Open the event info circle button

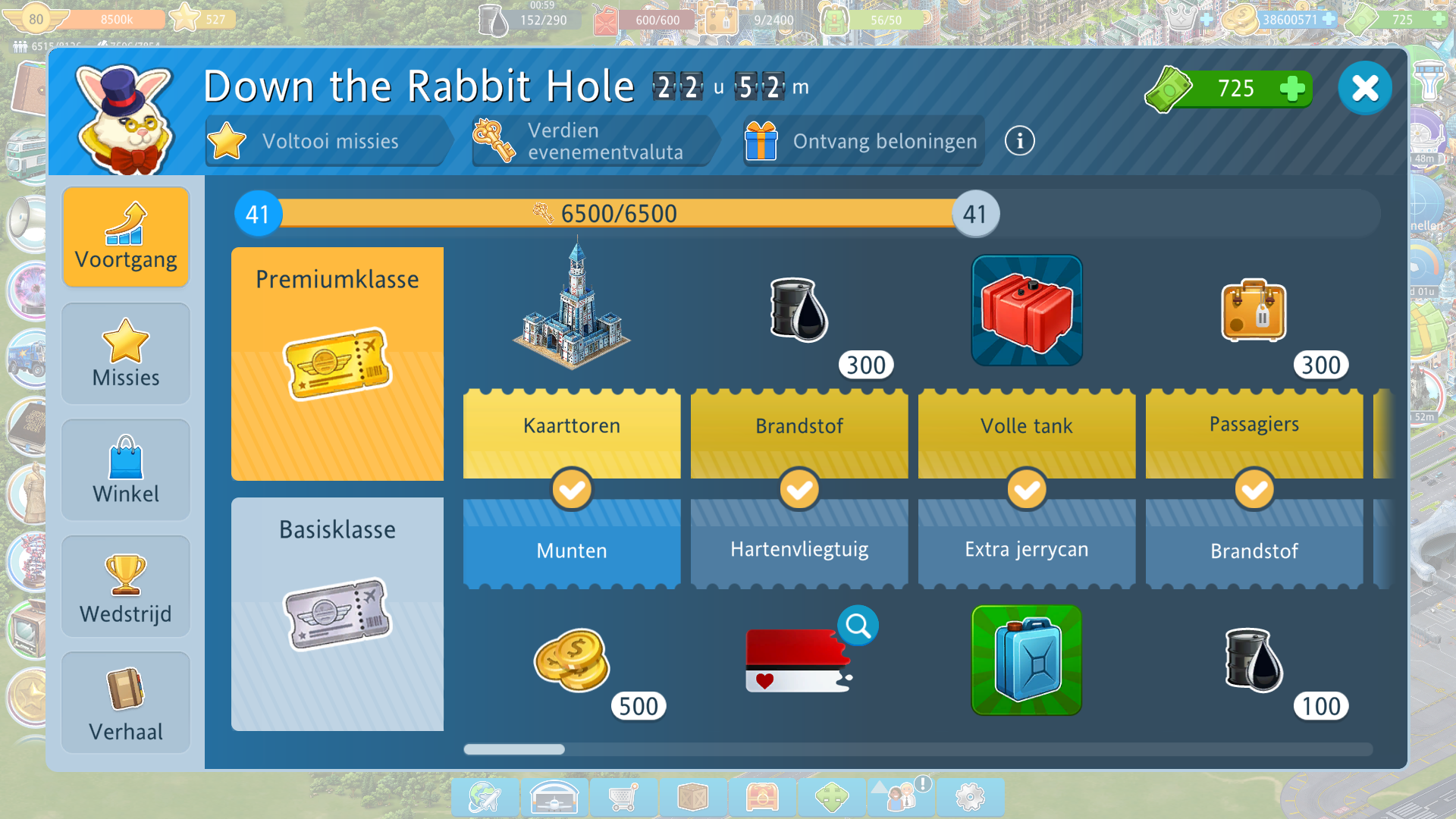pos(1019,141)
